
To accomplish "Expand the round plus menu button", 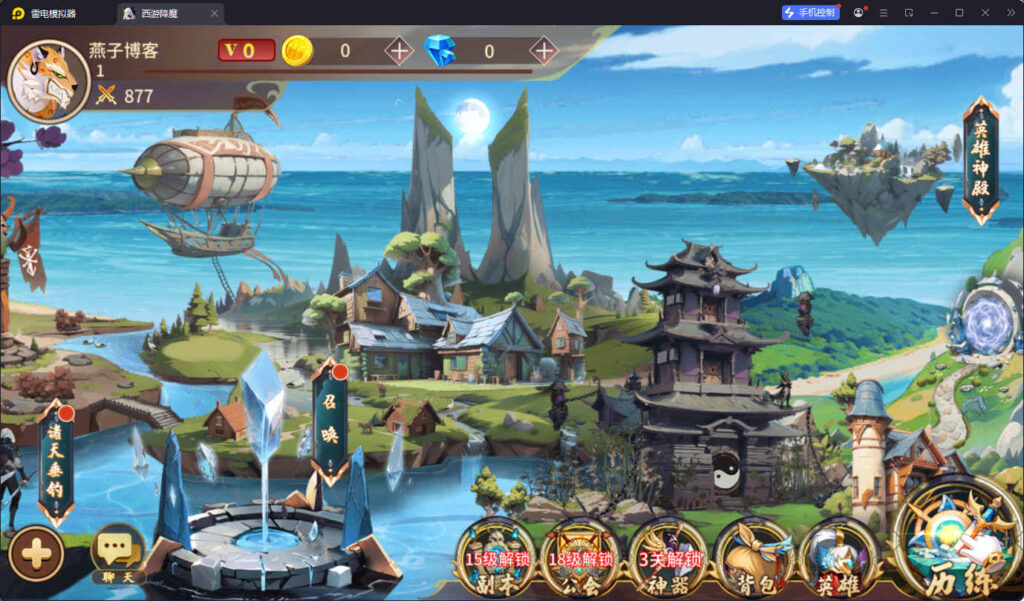I will (36, 553).
